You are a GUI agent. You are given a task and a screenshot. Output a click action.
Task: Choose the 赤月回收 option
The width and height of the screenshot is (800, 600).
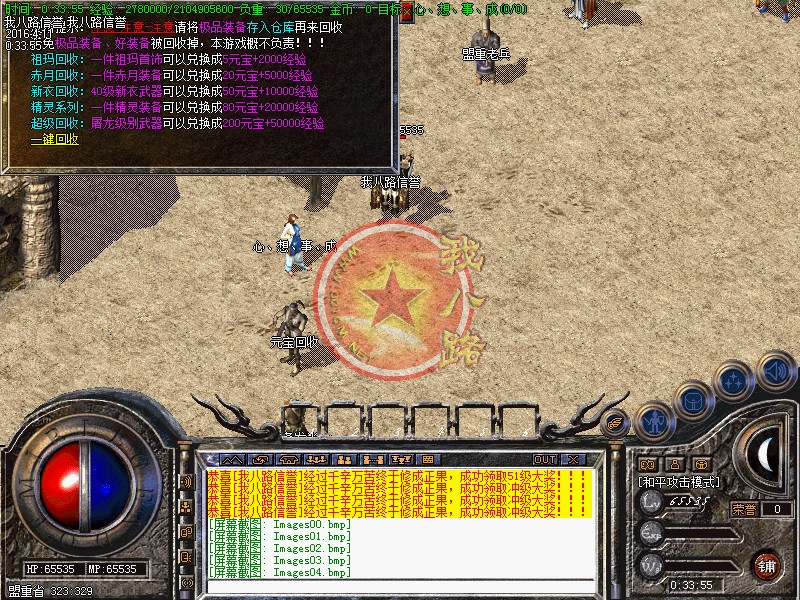point(53,75)
